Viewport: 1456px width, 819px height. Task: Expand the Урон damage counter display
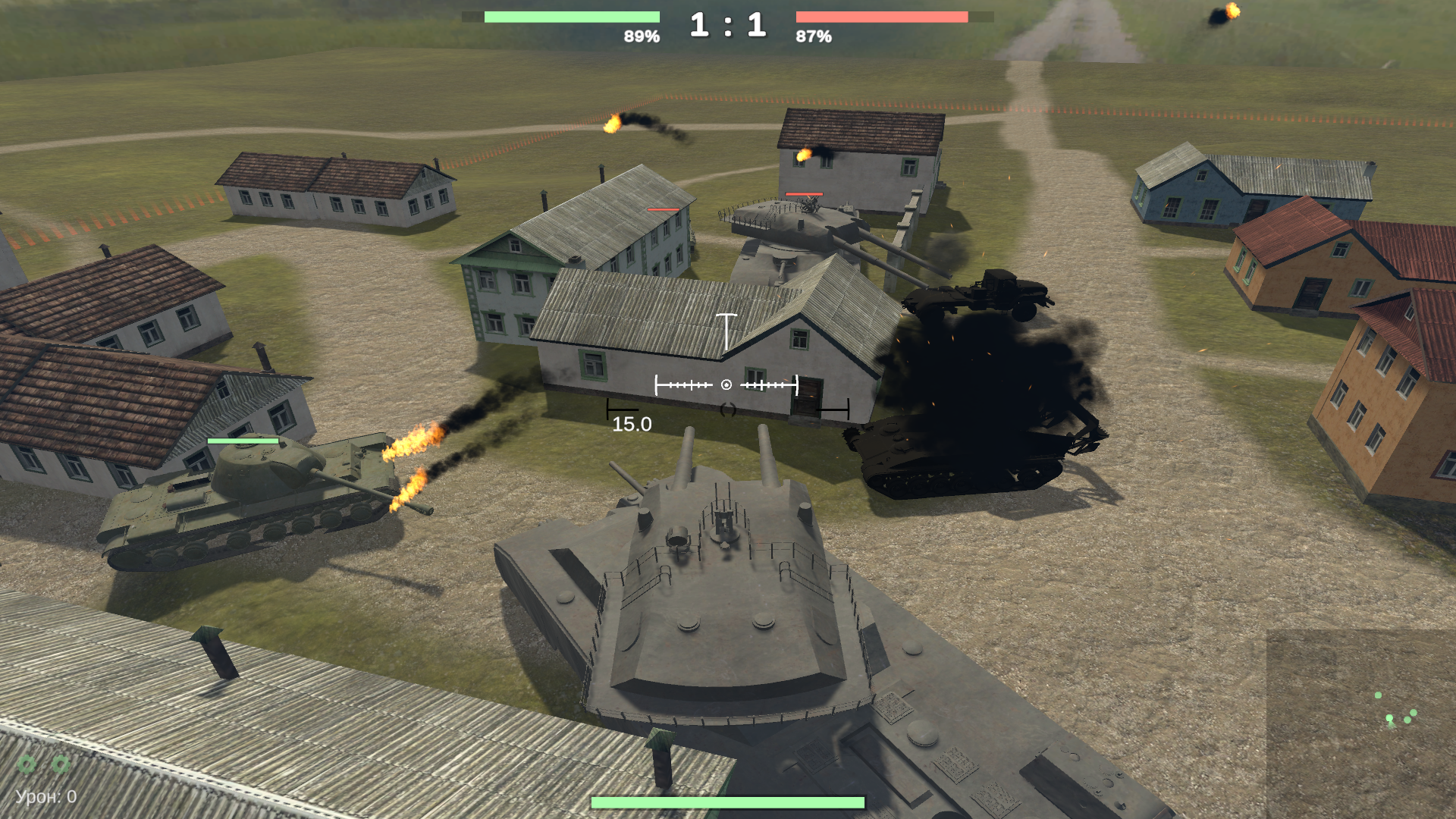tap(44, 796)
